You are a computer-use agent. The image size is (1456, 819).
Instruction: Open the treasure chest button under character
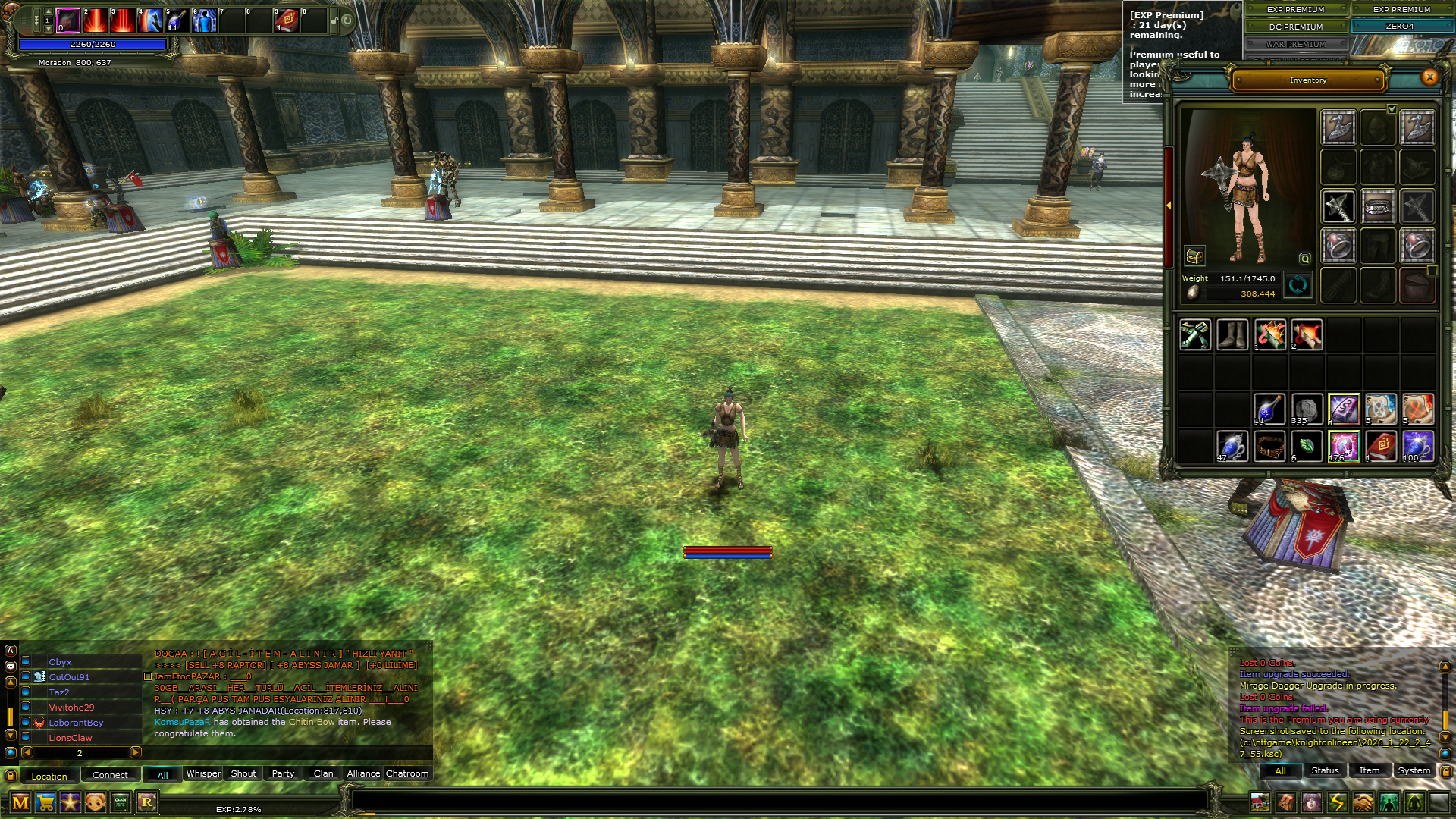[x=1194, y=256]
